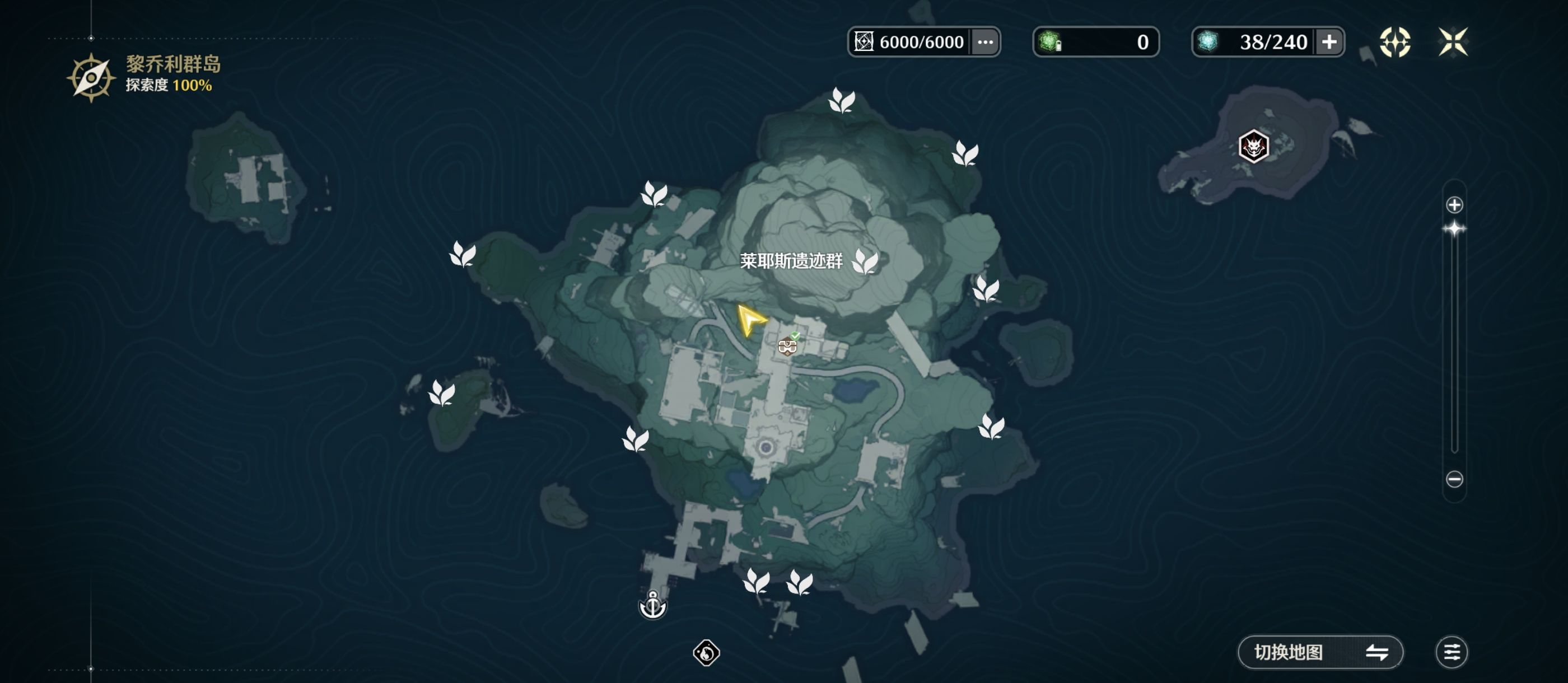1568x683 pixels.
Task: Select the diamond swirl marker at bottom
Action: tap(706, 653)
